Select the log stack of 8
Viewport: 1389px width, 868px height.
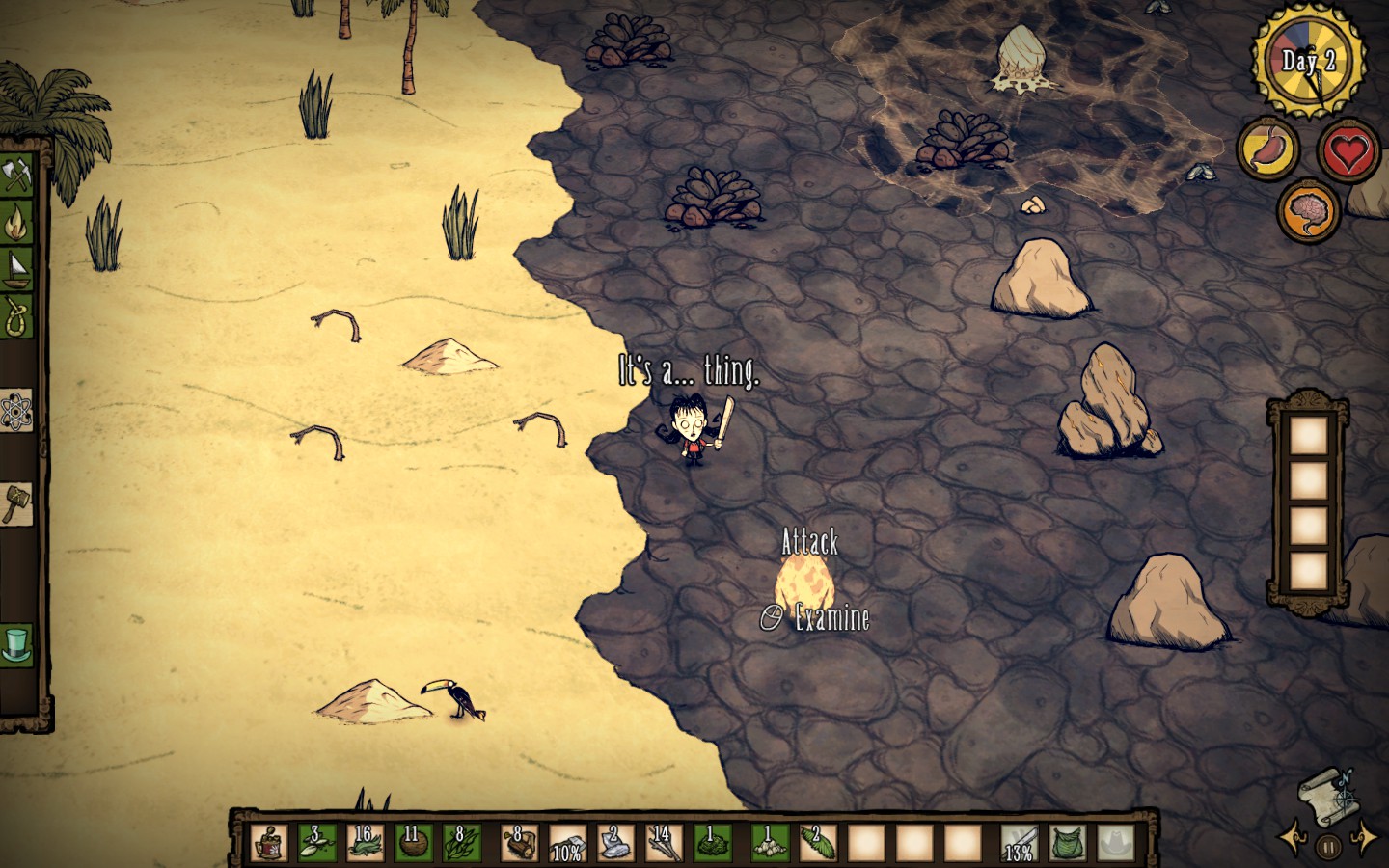coord(519,842)
